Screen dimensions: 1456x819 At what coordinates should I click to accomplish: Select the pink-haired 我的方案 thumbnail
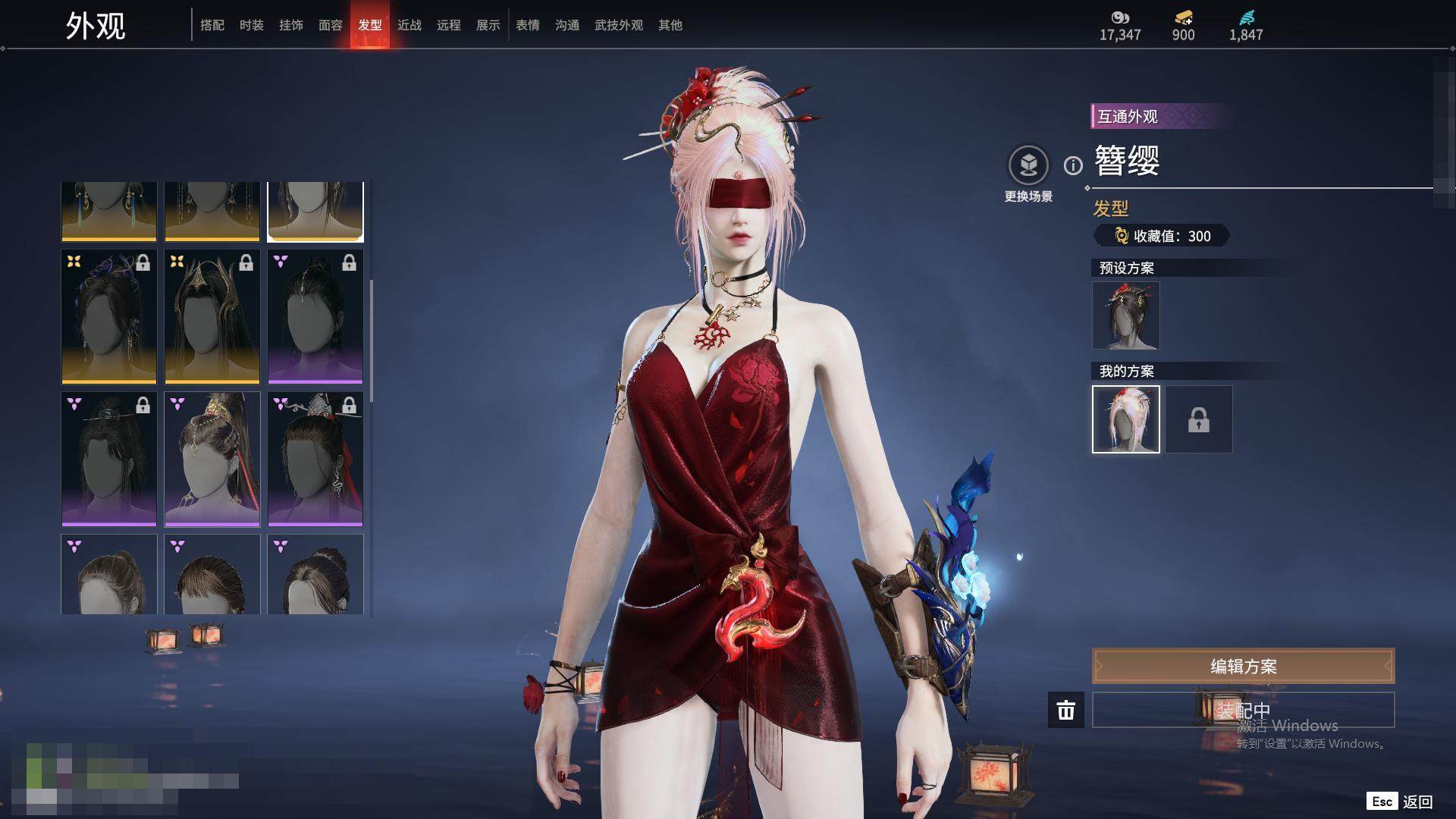pyautogui.click(x=1126, y=419)
